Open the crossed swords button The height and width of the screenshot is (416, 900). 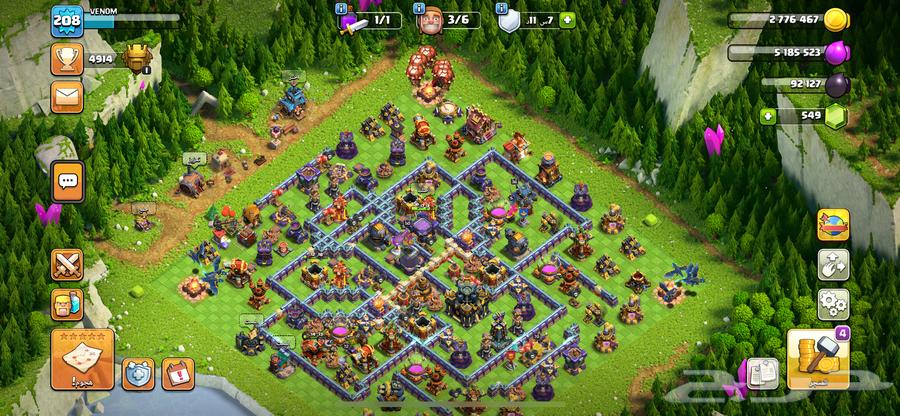(x=67, y=265)
